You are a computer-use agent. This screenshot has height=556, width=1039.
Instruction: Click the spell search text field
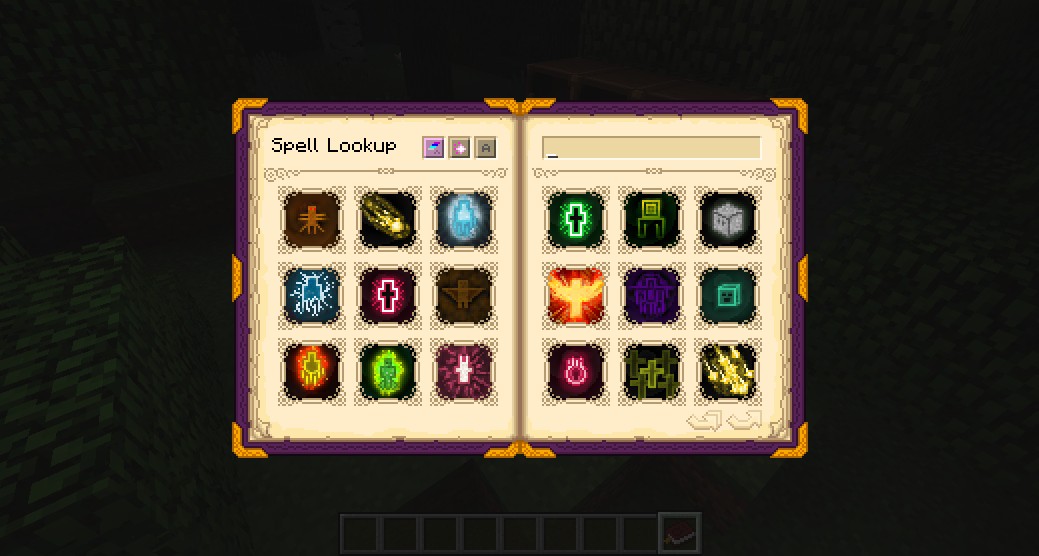tap(651, 148)
